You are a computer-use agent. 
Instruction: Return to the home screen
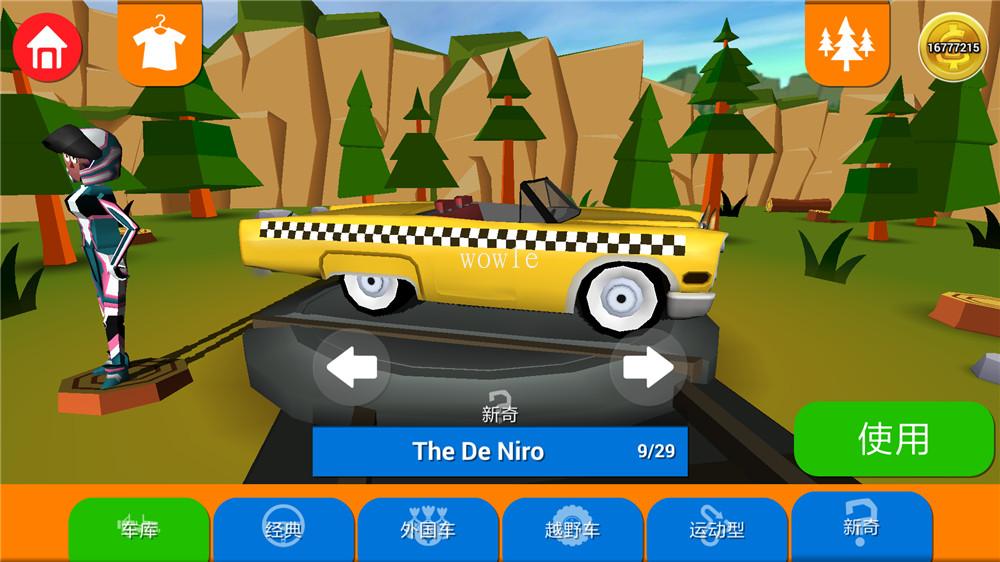pos(47,47)
